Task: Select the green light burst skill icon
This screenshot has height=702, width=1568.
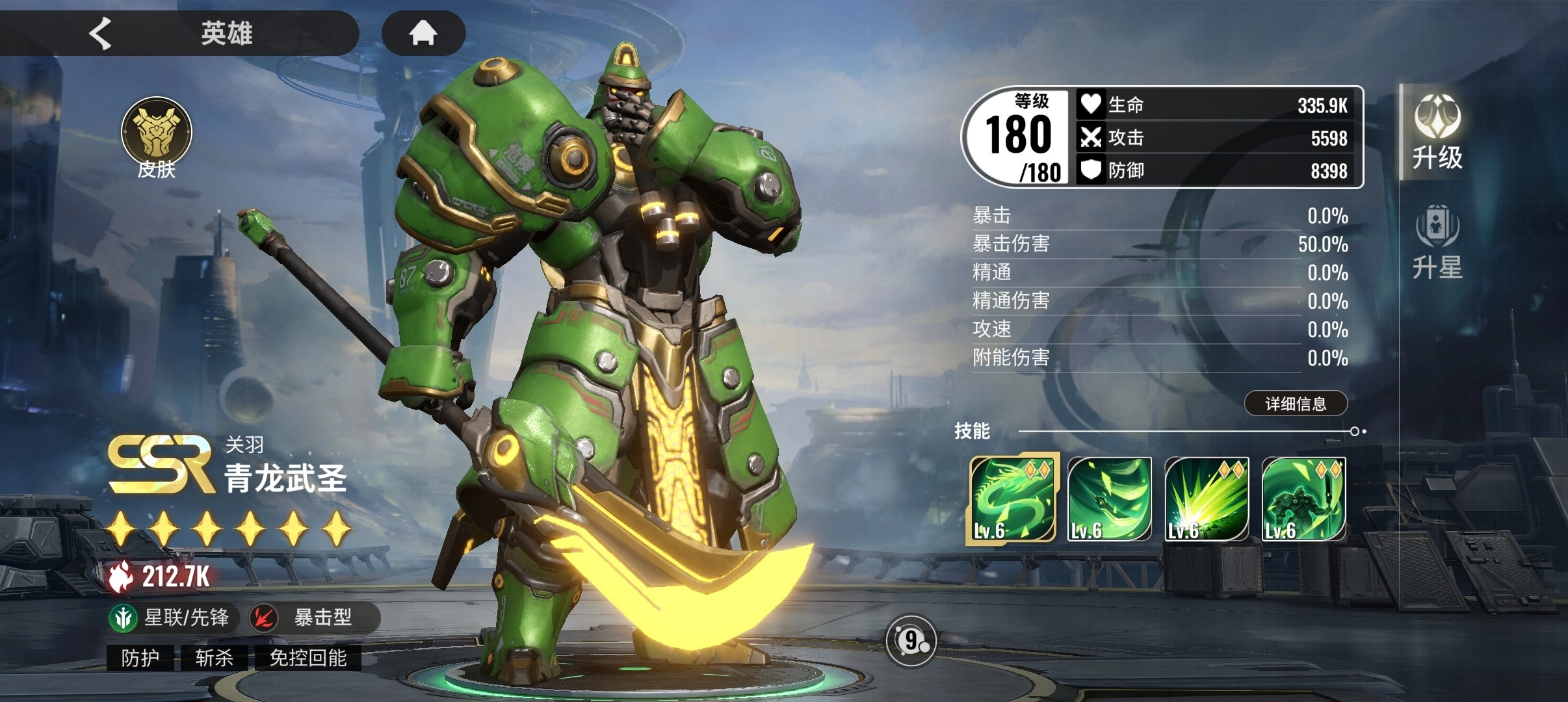Action: 1207,499
